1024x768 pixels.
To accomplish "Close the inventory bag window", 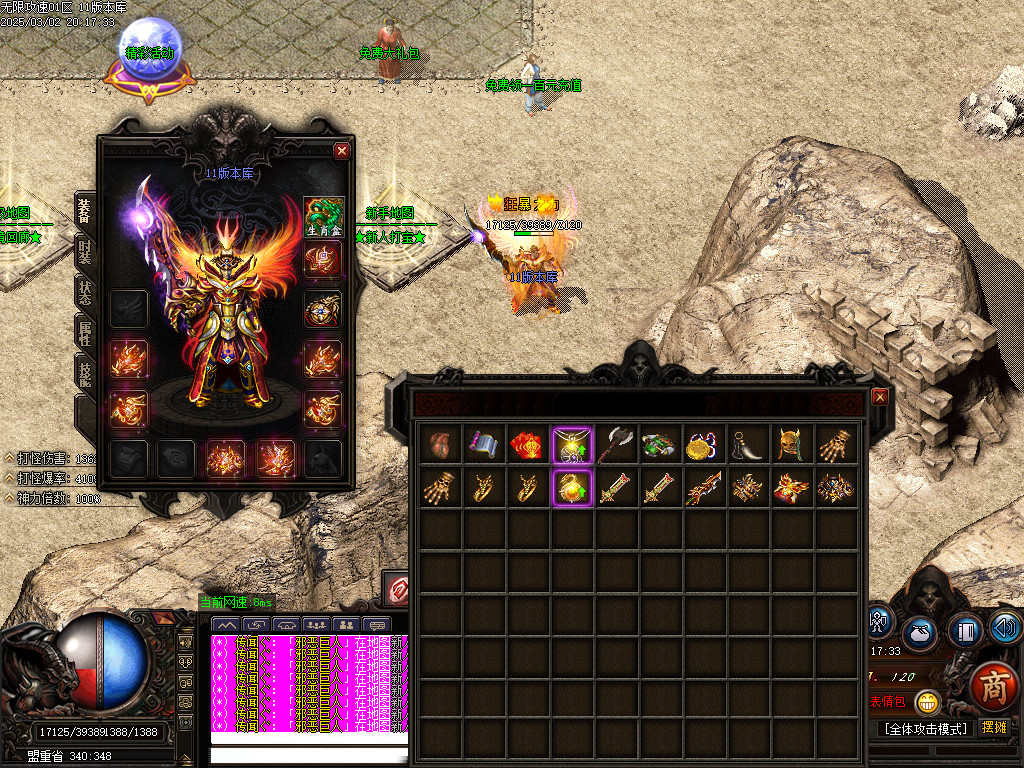I will pos(880,397).
